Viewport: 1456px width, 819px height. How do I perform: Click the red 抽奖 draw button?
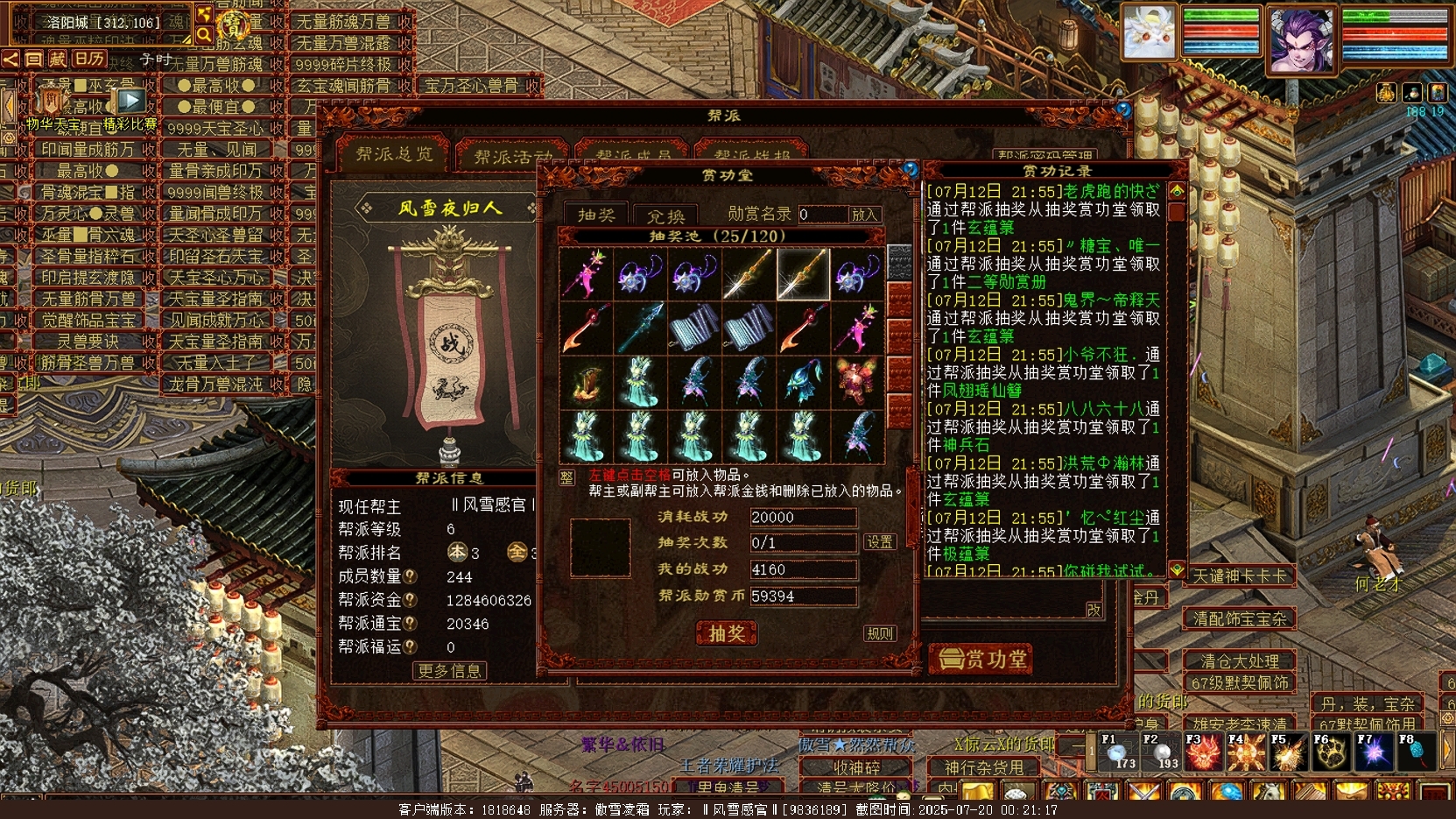pyautogui.click(x=727, y=633)
